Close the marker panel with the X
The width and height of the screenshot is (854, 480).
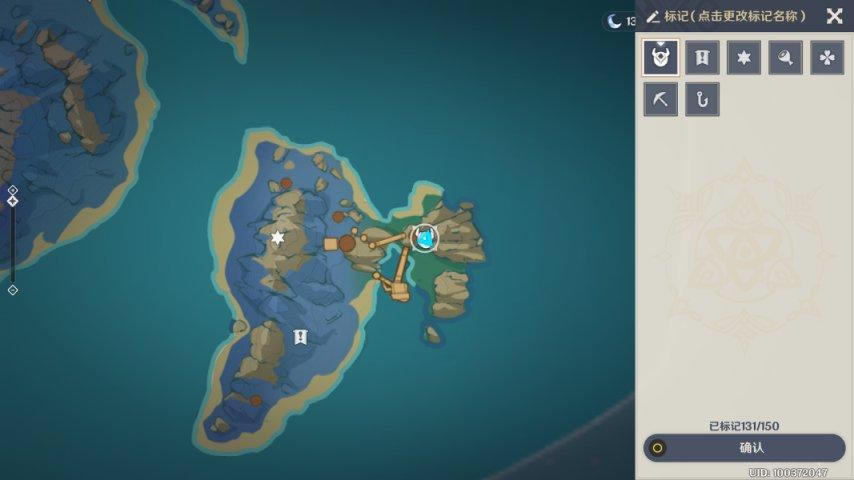point(834,16)
